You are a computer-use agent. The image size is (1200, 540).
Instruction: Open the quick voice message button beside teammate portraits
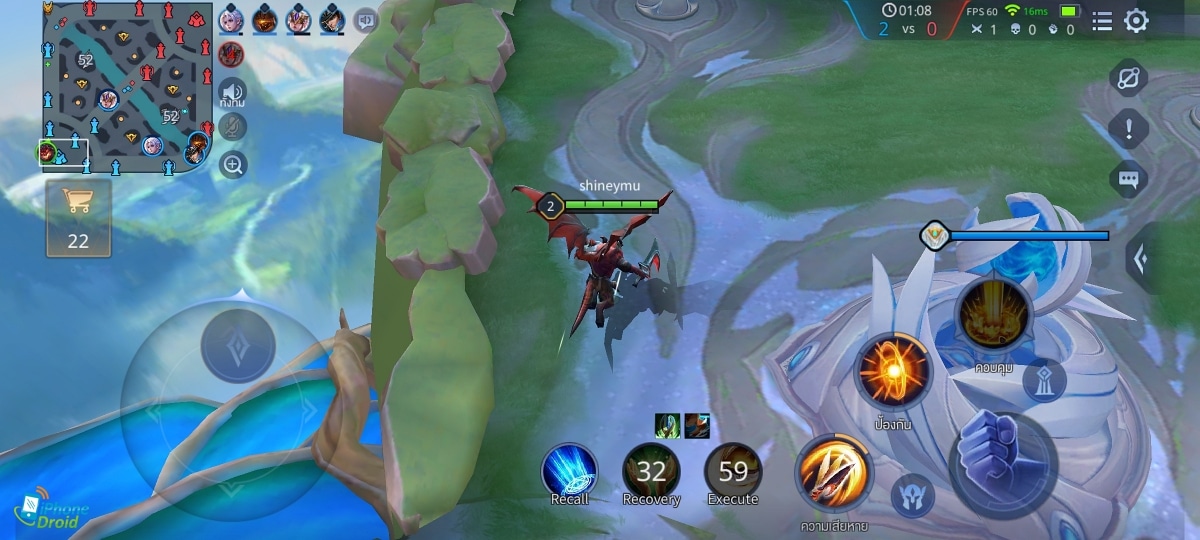click(366, 19)
